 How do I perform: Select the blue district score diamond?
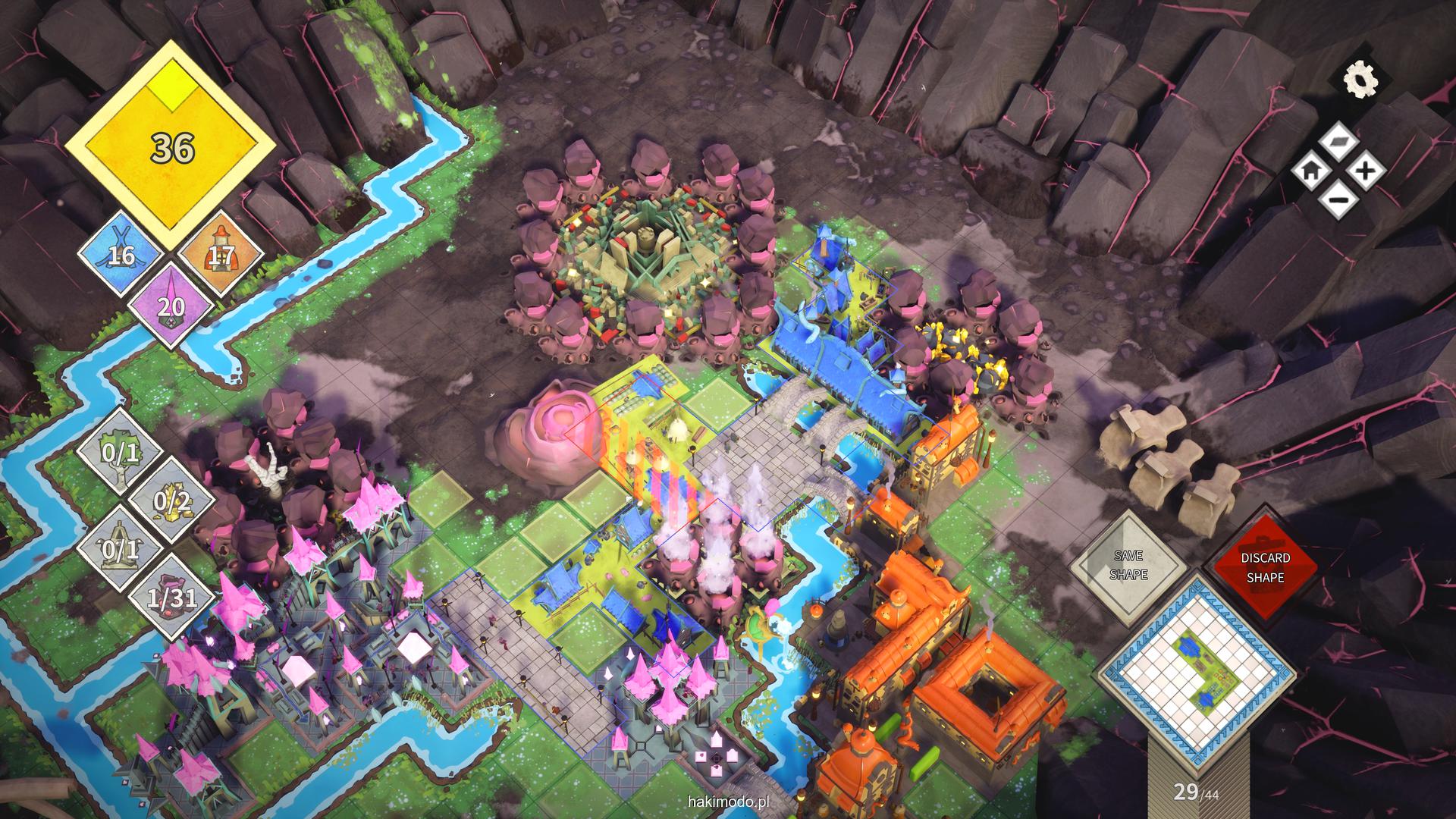(x=121, y=256)
